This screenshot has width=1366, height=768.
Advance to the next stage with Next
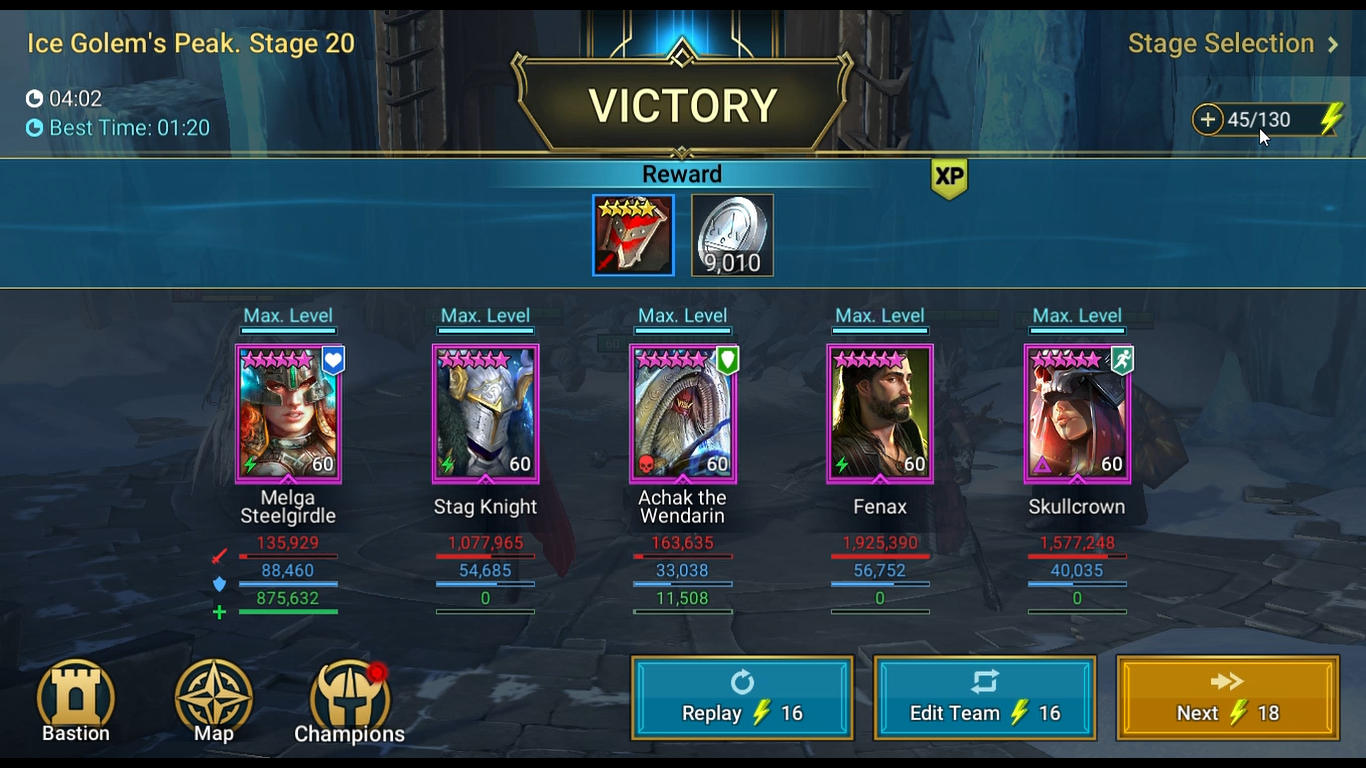click(x=1226, y=697)
